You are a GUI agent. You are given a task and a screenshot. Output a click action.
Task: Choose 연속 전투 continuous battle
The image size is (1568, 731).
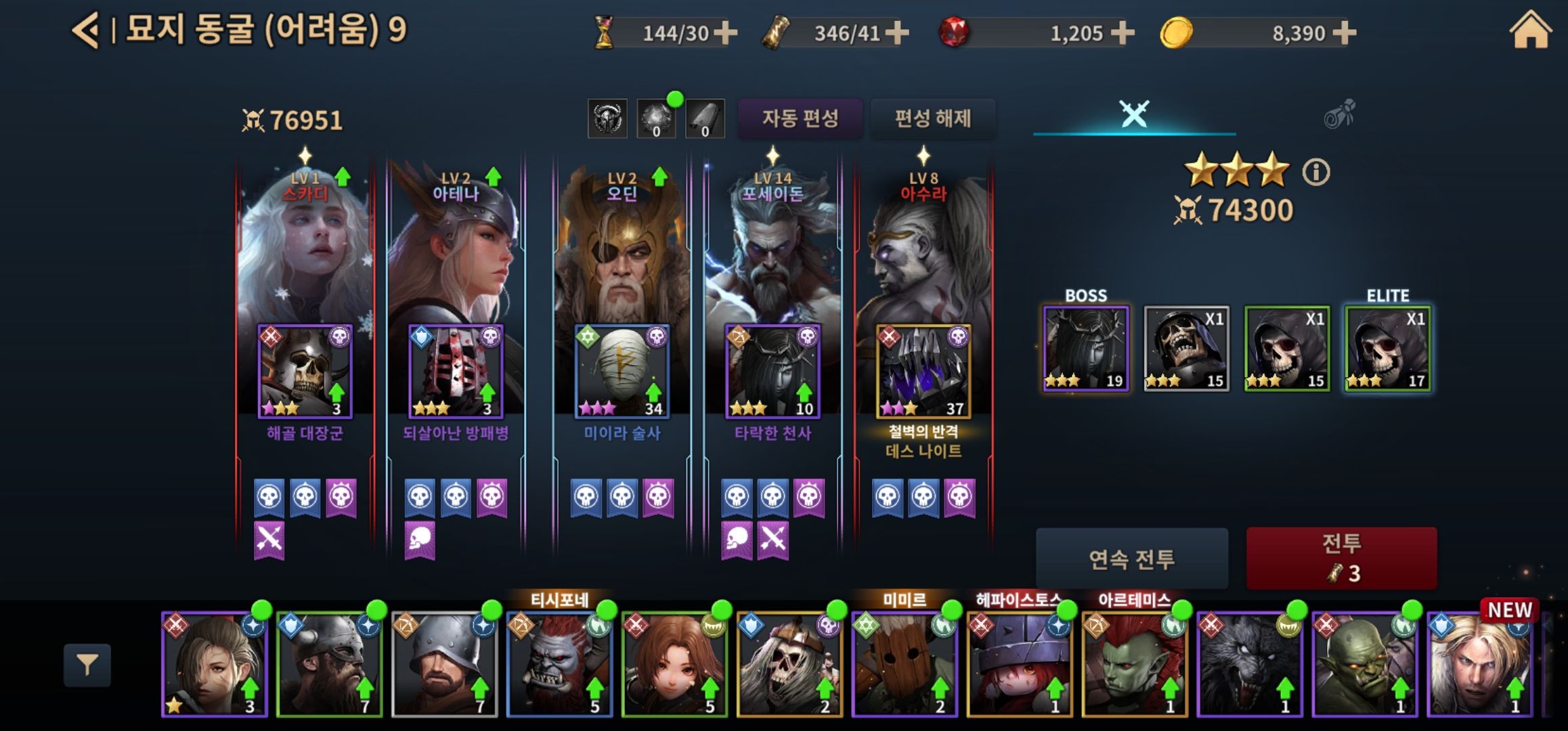coord(1131,558)
